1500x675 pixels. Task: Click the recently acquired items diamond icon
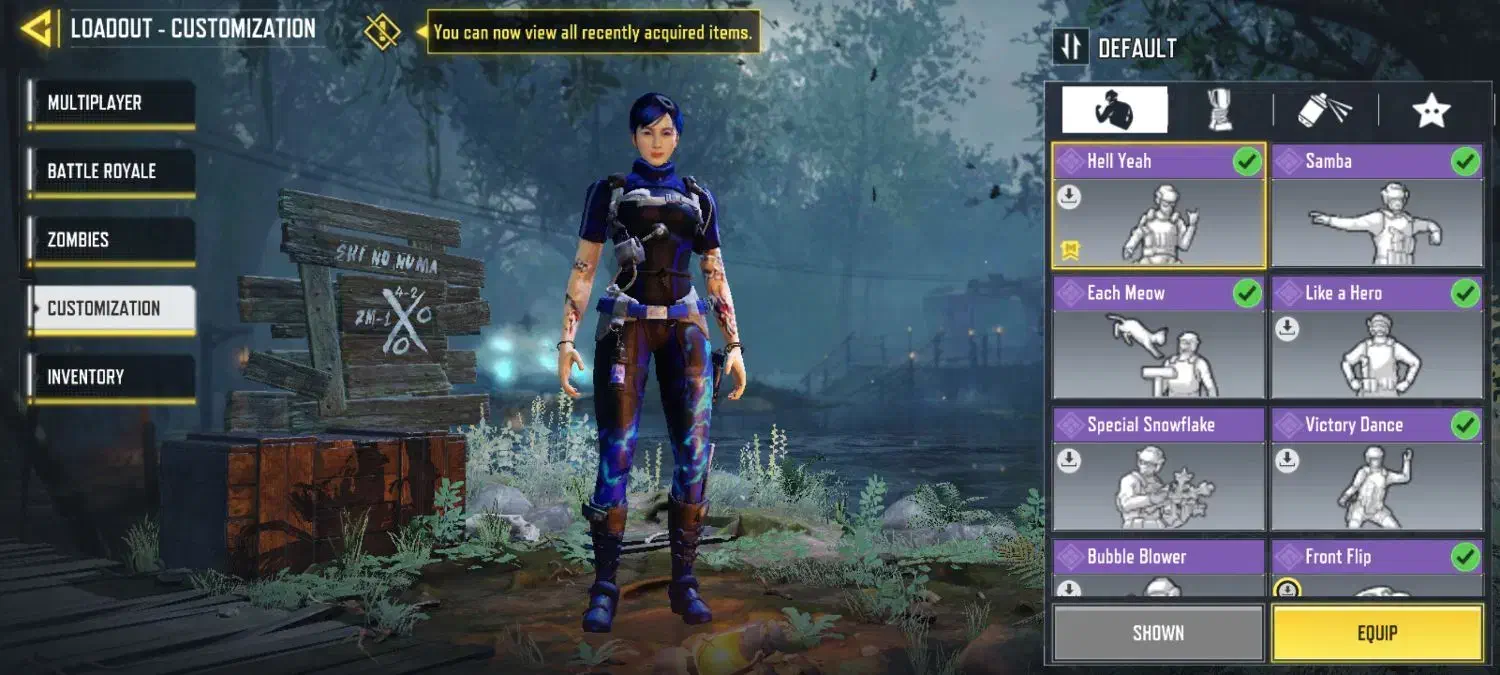382,31
